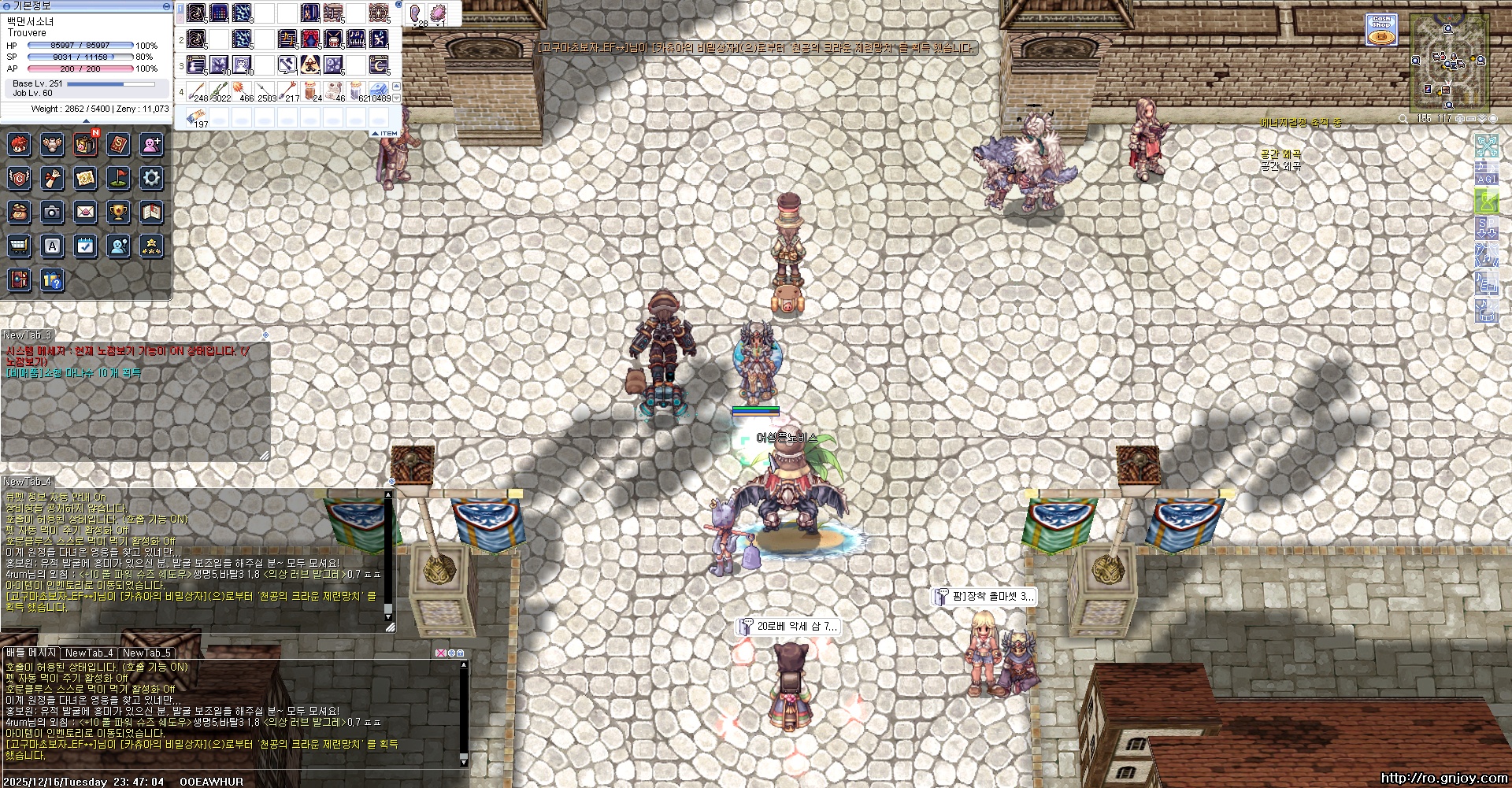Open the shopping cart icon
Screen dimensions: 1512x788
pos(19,246)
